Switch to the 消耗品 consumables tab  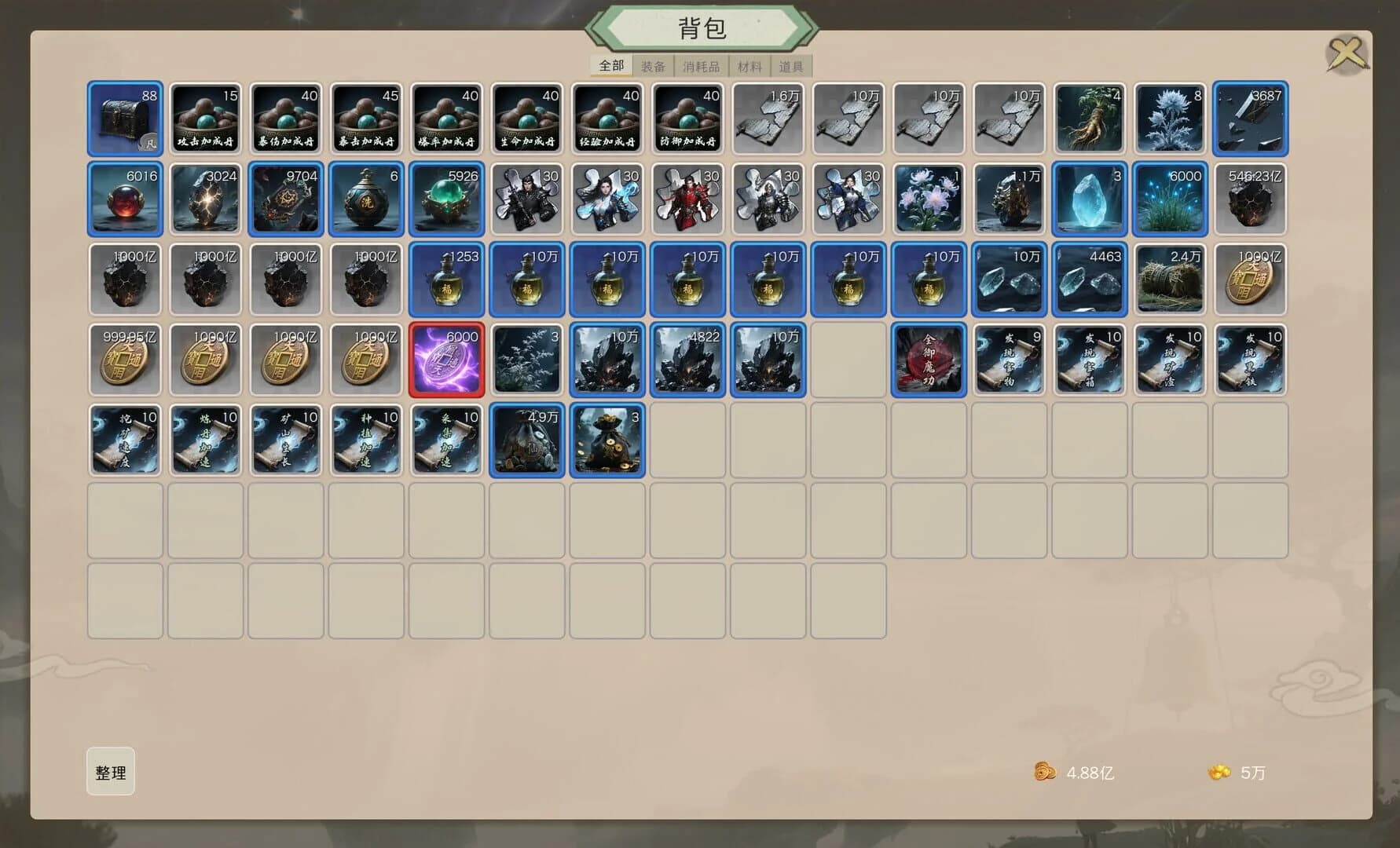point(701,67)
